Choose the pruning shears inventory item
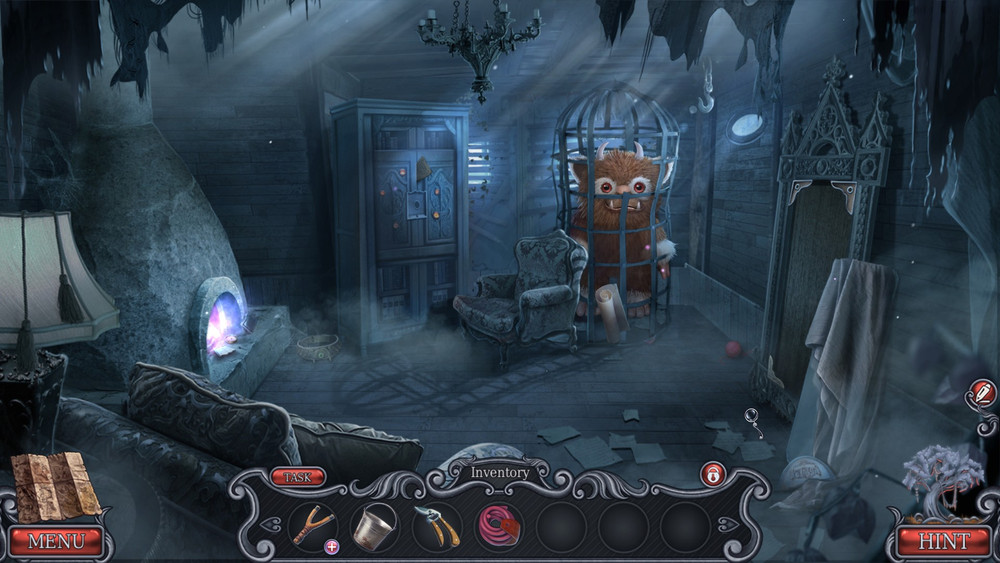 tap(437, 525)
